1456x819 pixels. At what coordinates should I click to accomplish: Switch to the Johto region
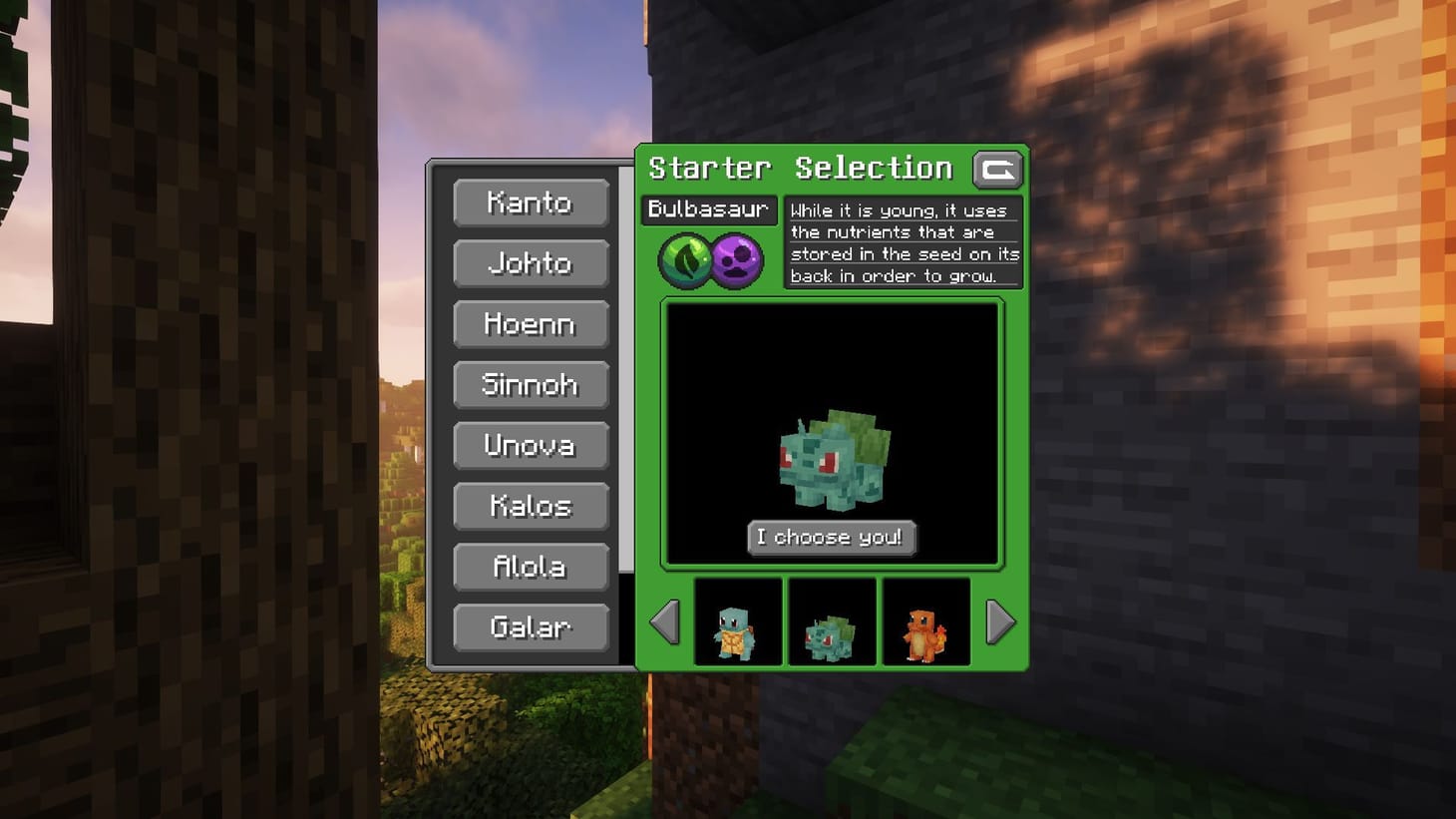point(531,264)
